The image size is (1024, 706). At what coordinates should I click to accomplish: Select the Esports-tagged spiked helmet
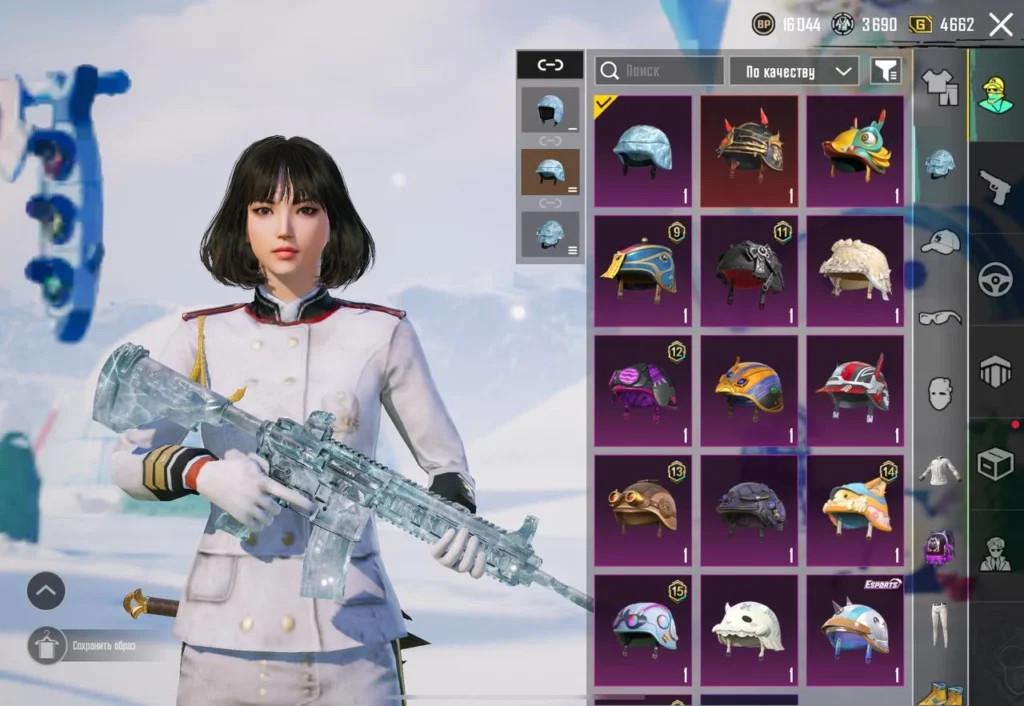855,630
